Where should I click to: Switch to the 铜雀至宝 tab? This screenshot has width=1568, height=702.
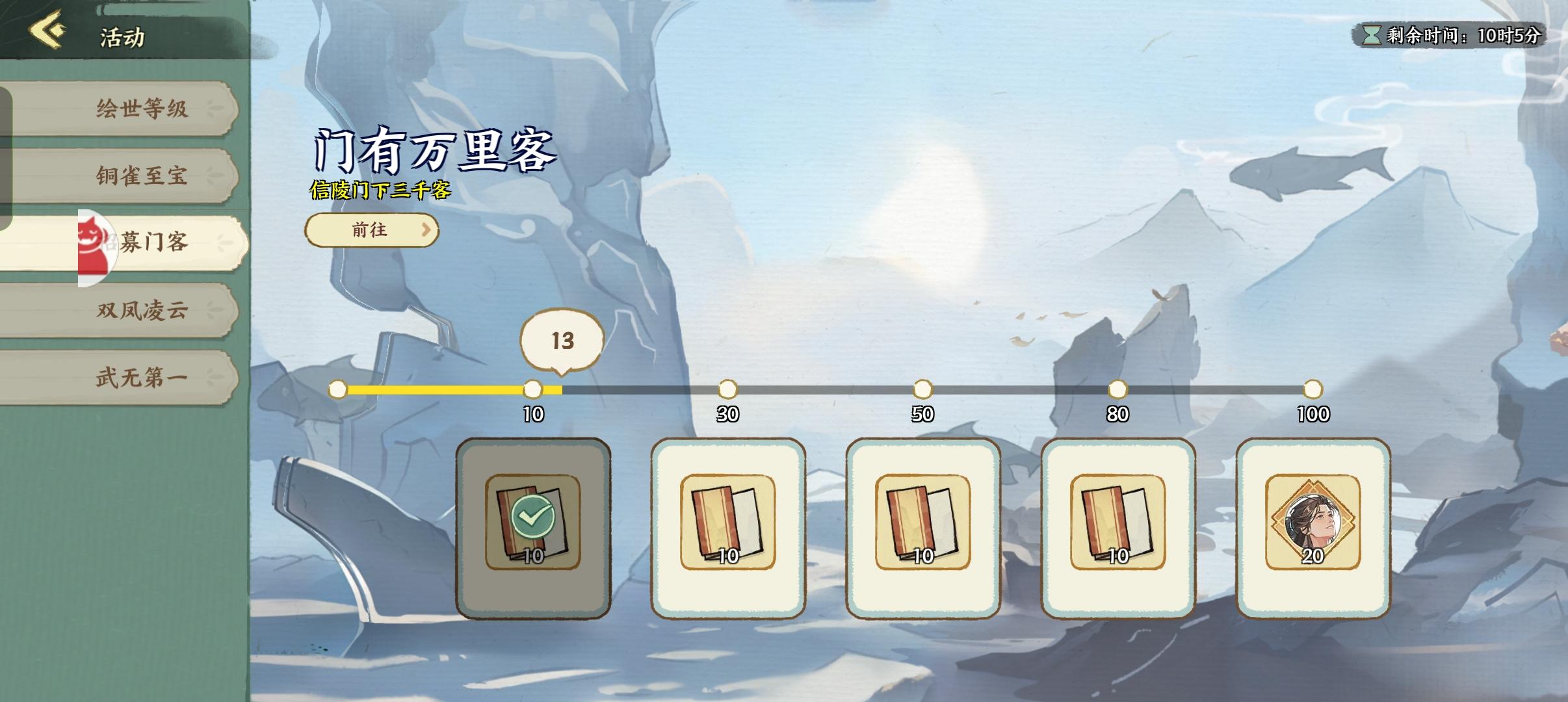click(x=142, y=177)
